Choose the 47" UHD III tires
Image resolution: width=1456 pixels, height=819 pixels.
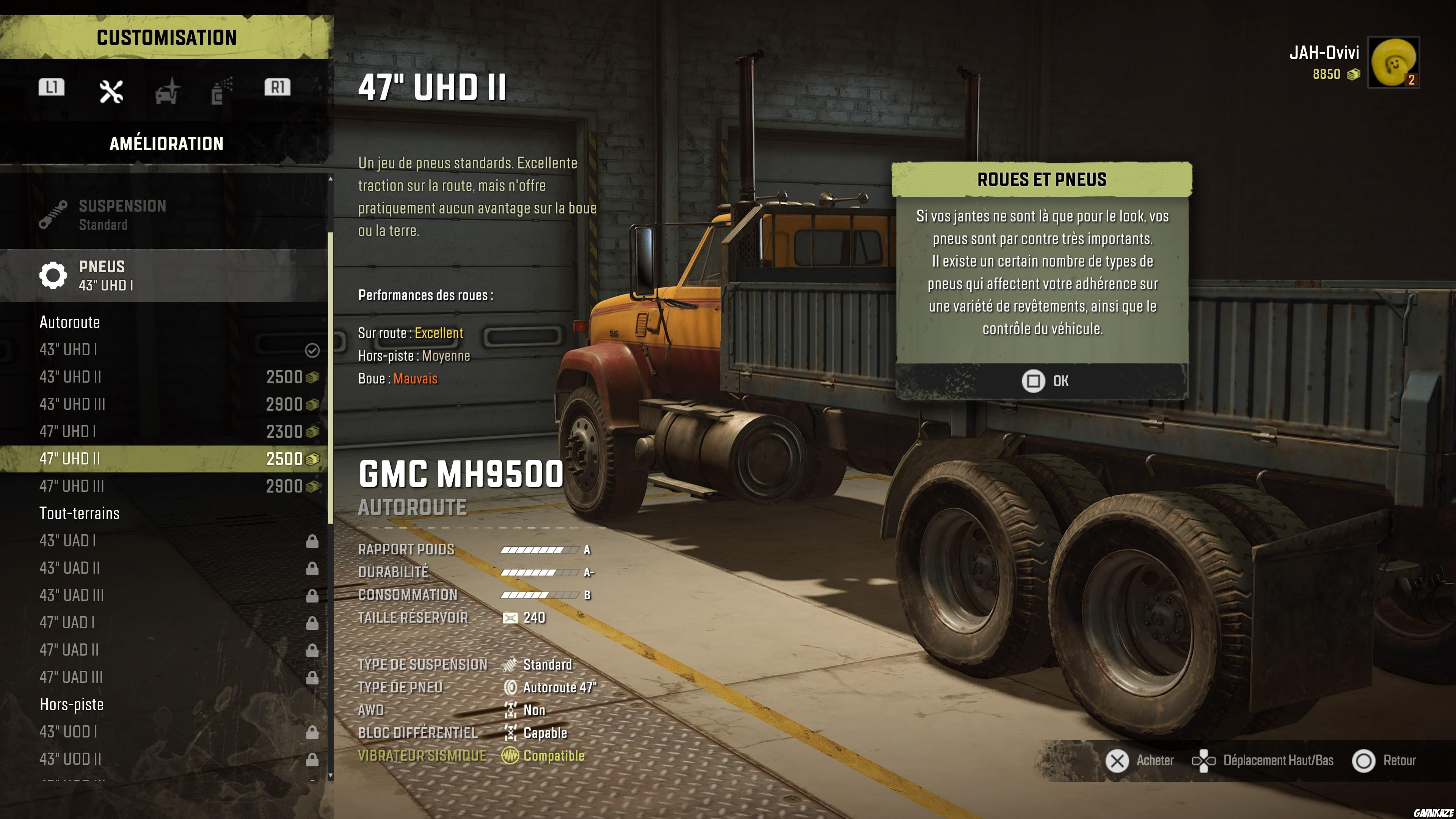164,486
